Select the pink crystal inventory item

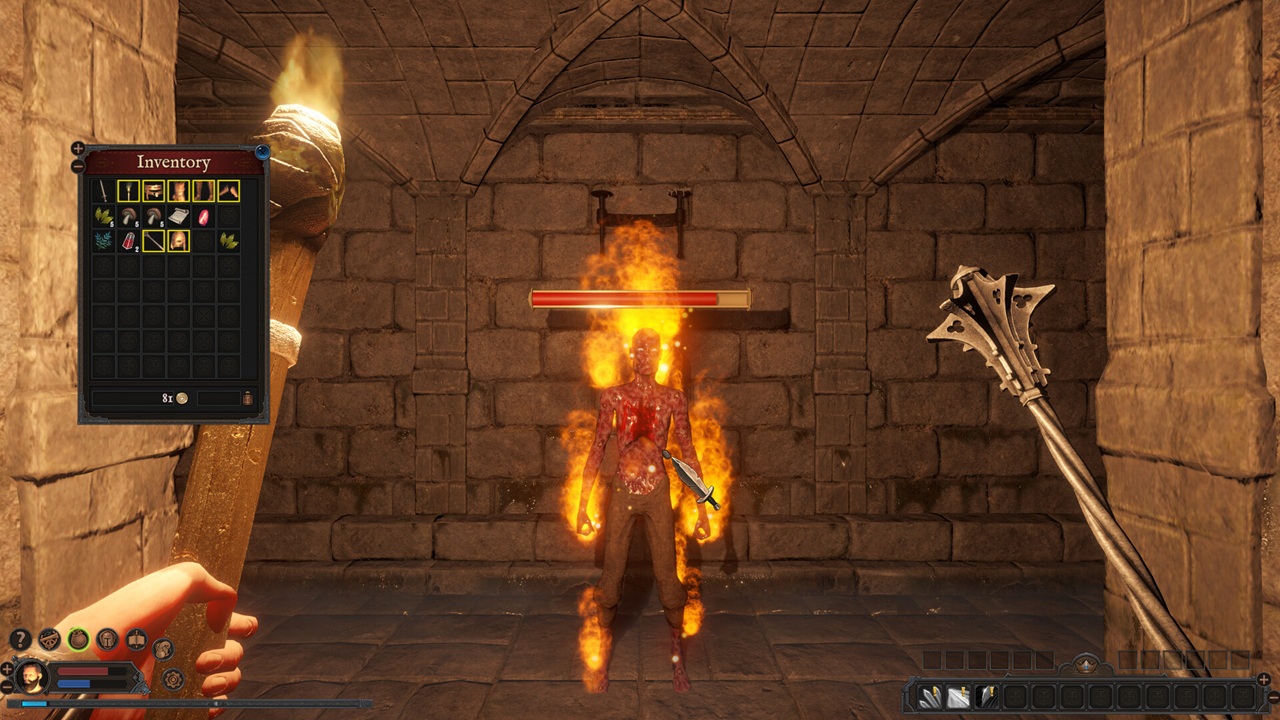[203, 217]
